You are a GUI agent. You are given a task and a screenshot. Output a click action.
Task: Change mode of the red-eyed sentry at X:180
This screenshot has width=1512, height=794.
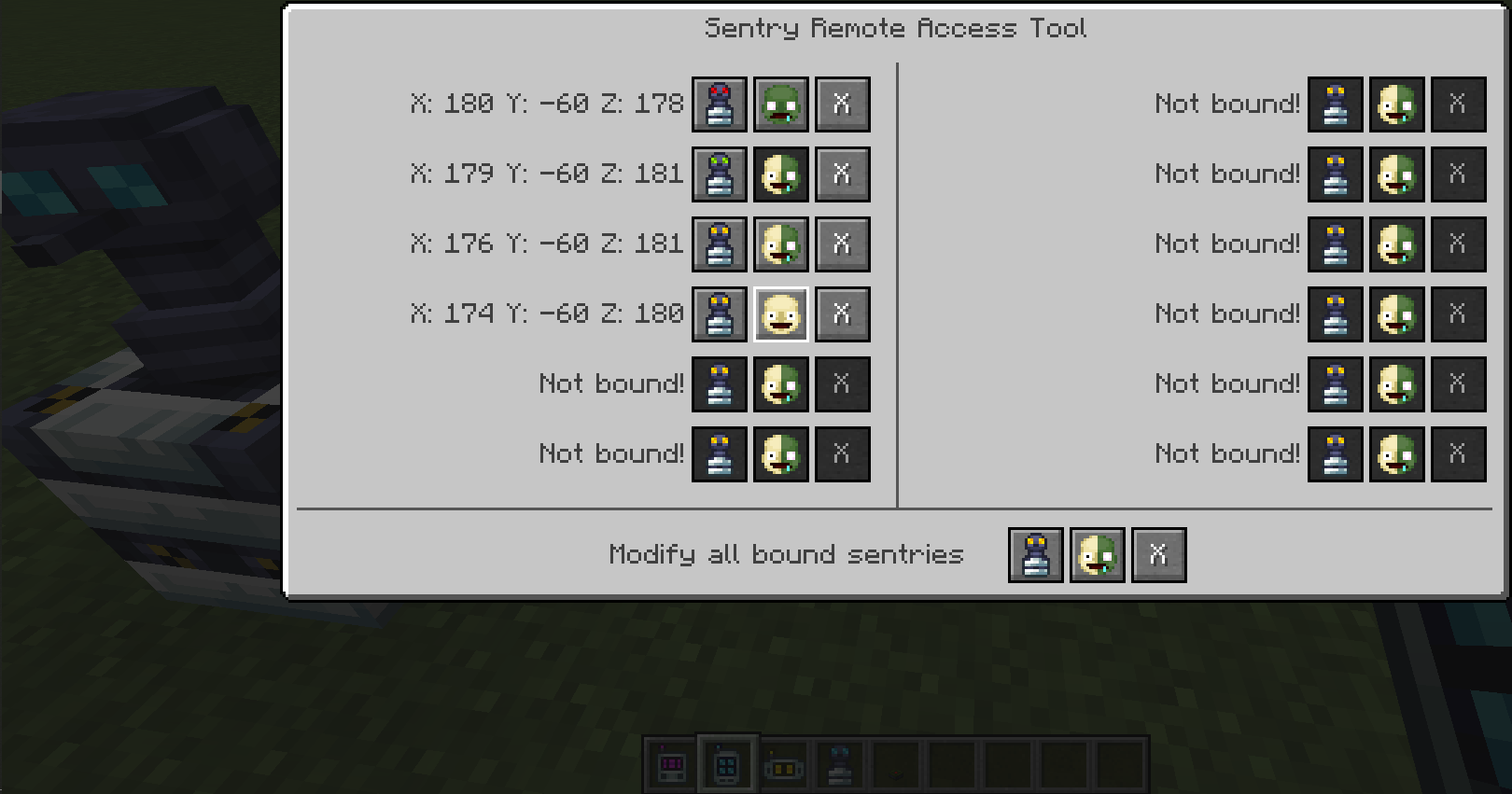pyautogui.click(x=719, y=104)
